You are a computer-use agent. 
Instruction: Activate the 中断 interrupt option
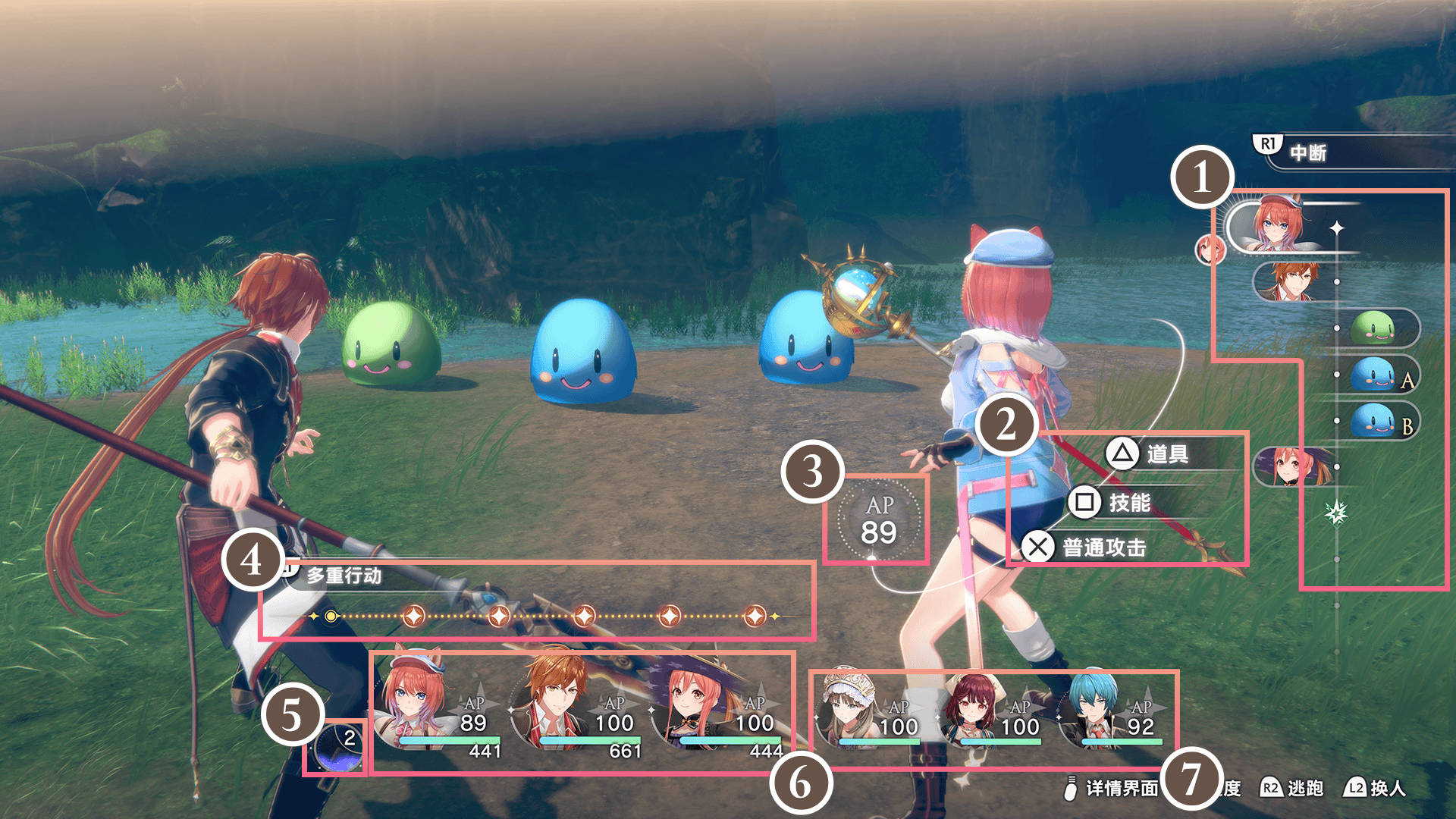click(x=1307, y=152)
